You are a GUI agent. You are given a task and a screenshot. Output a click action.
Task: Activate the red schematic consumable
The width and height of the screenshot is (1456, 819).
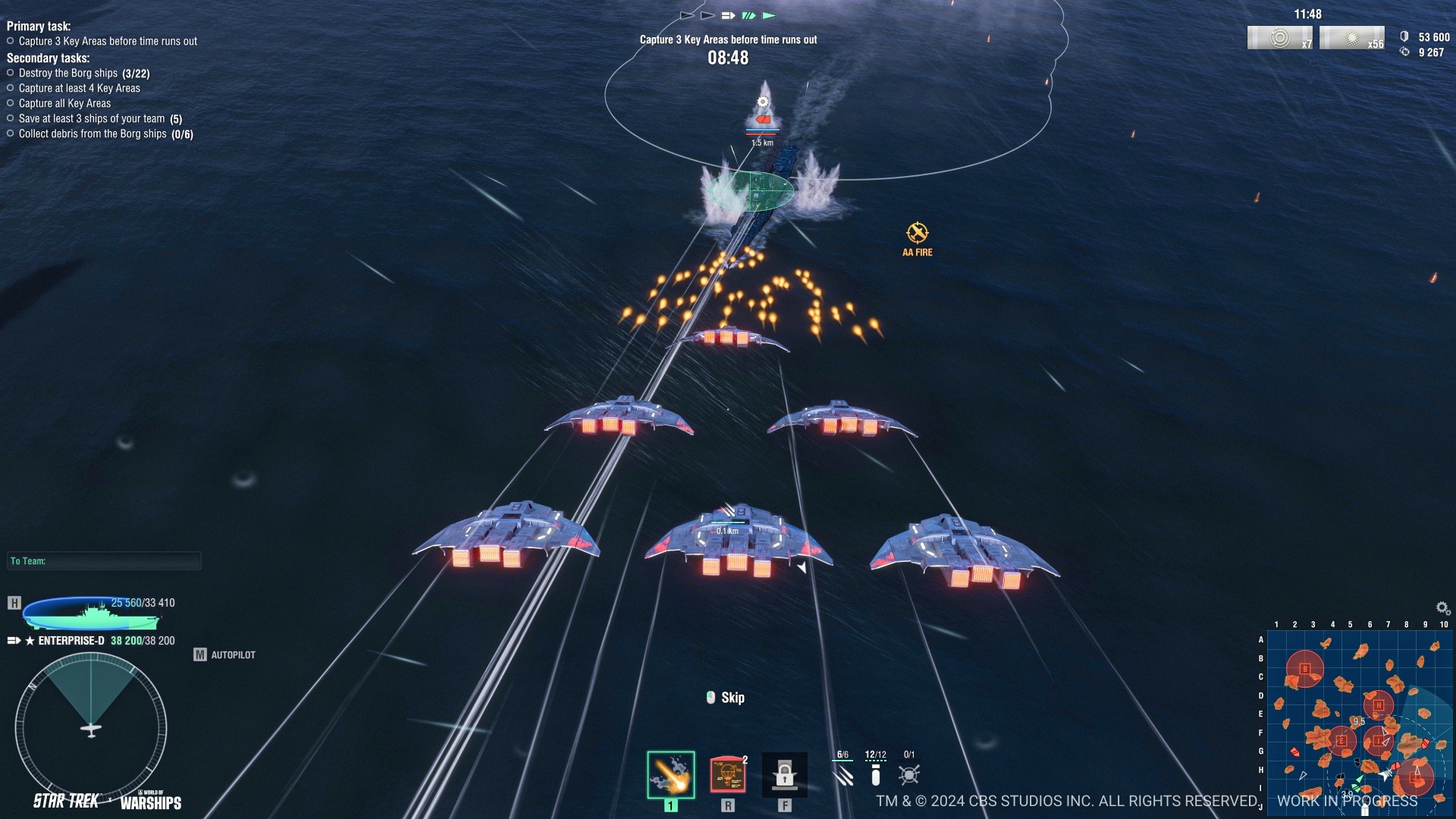pyautogui.click(x=727, y=775)
